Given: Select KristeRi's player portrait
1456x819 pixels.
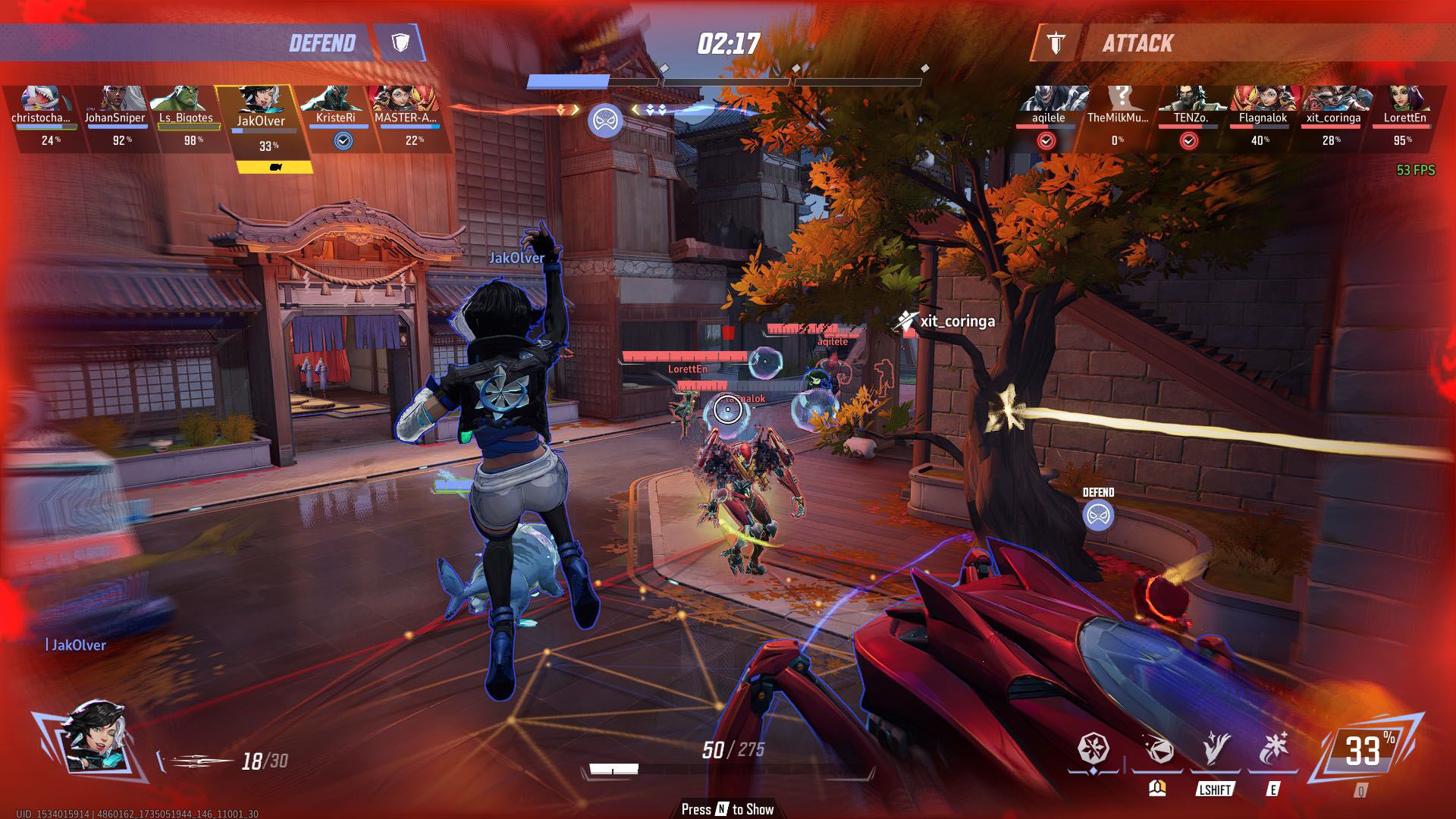Looking at the screenshot, I should 334,100.
